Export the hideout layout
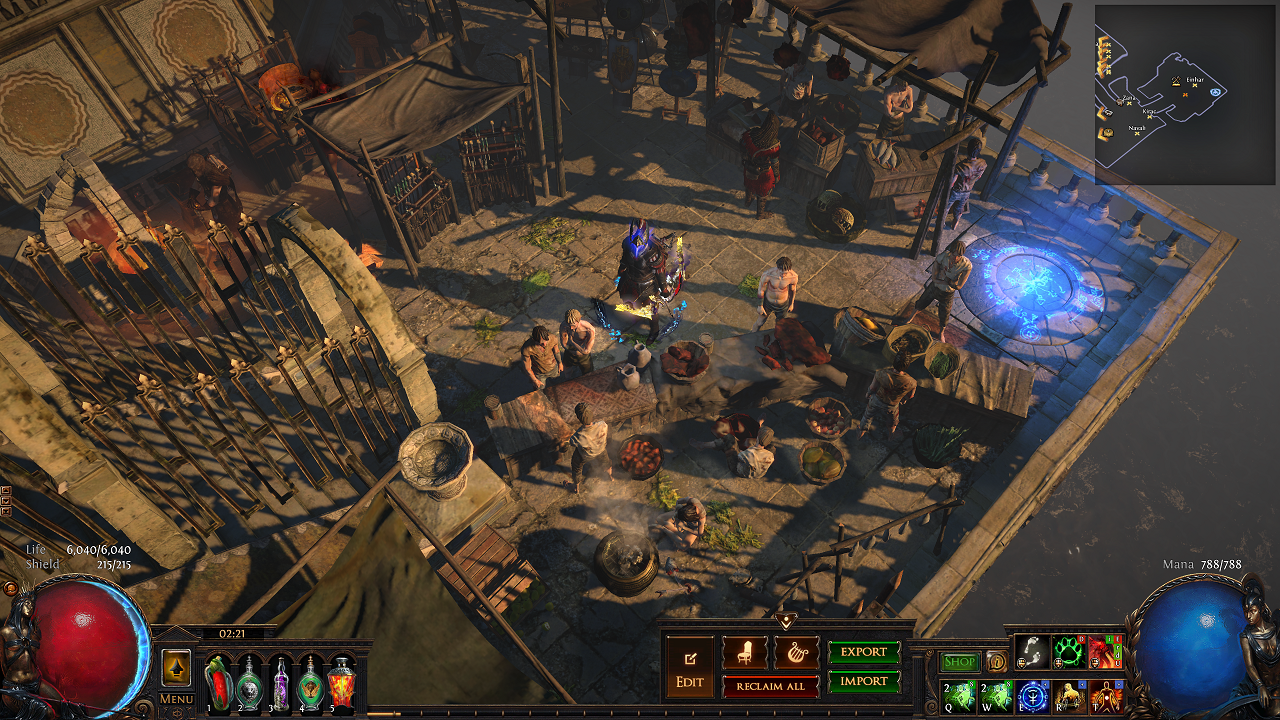This screenshot has width=1280, height=720. pos(864,652)
